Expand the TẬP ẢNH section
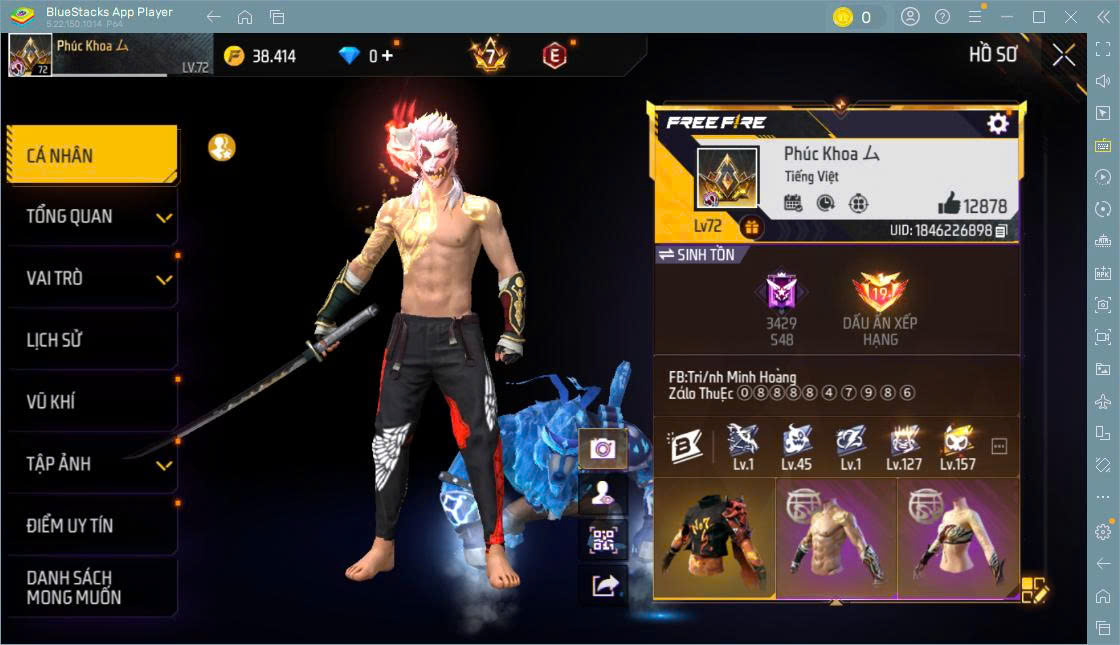1120x645 pixels. (x=92, y=464)
